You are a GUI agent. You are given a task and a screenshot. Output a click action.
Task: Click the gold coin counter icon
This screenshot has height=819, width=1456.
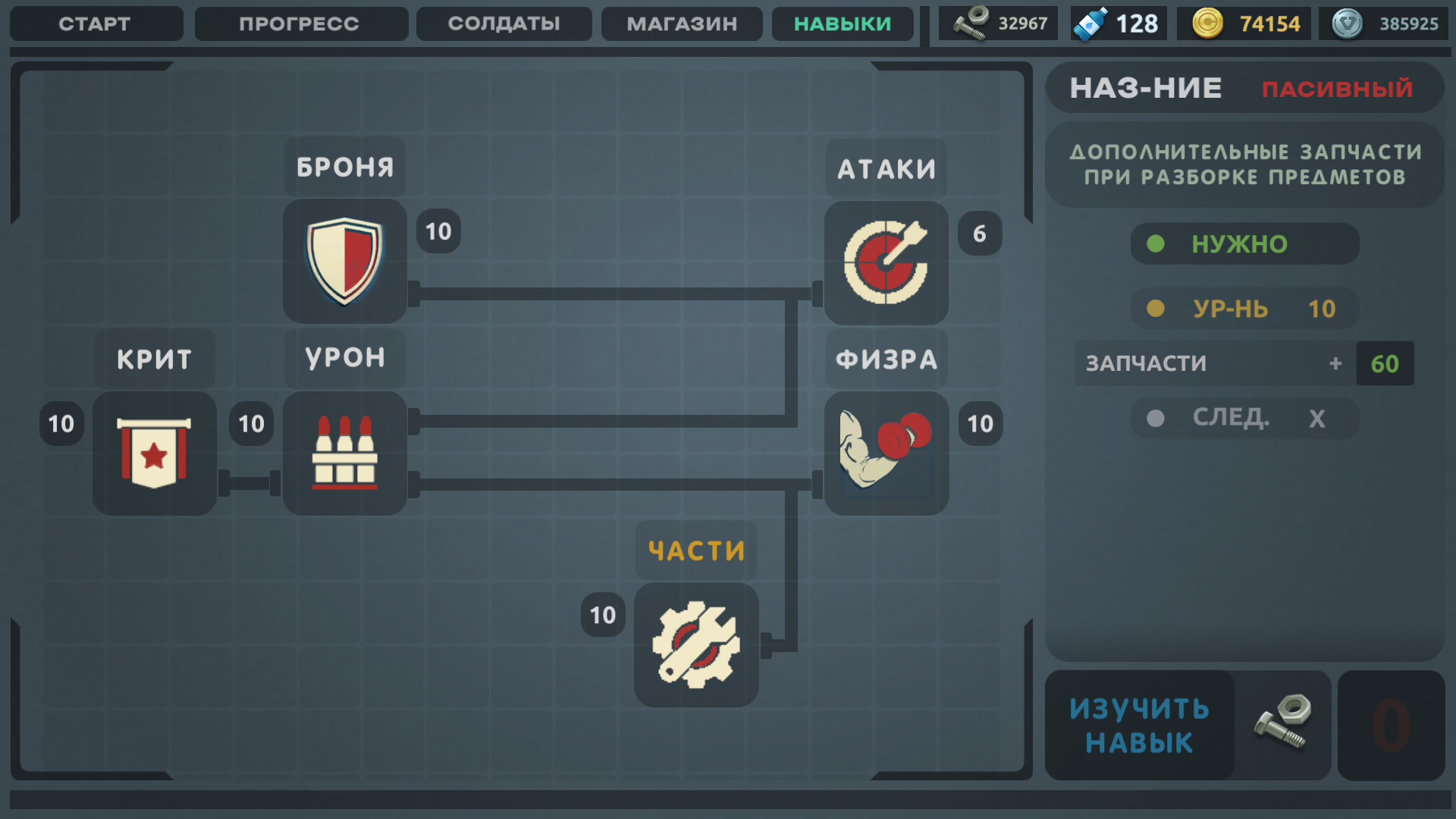[x=1209, y=23]
